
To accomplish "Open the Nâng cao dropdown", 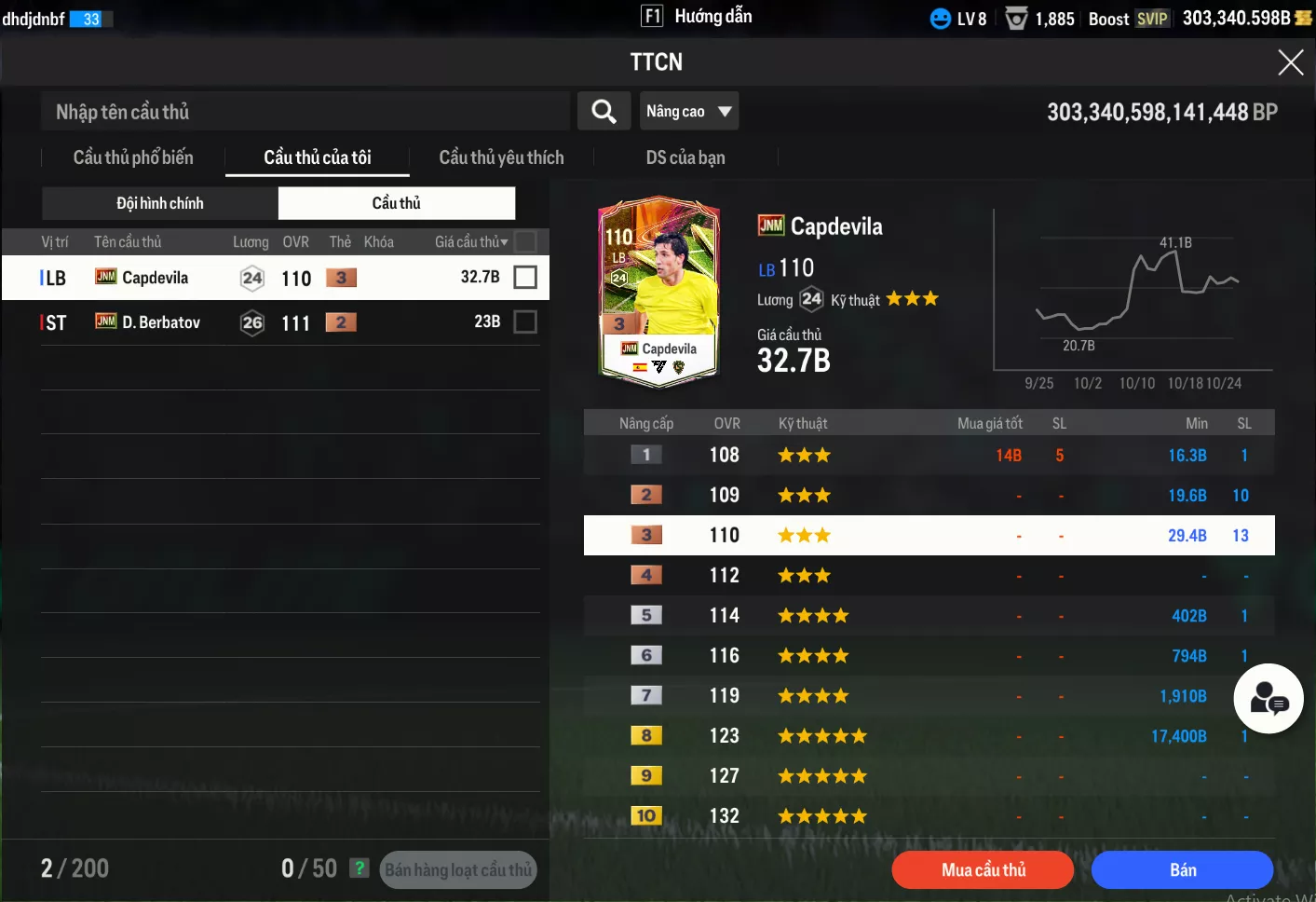I will [x=689, y=112].
